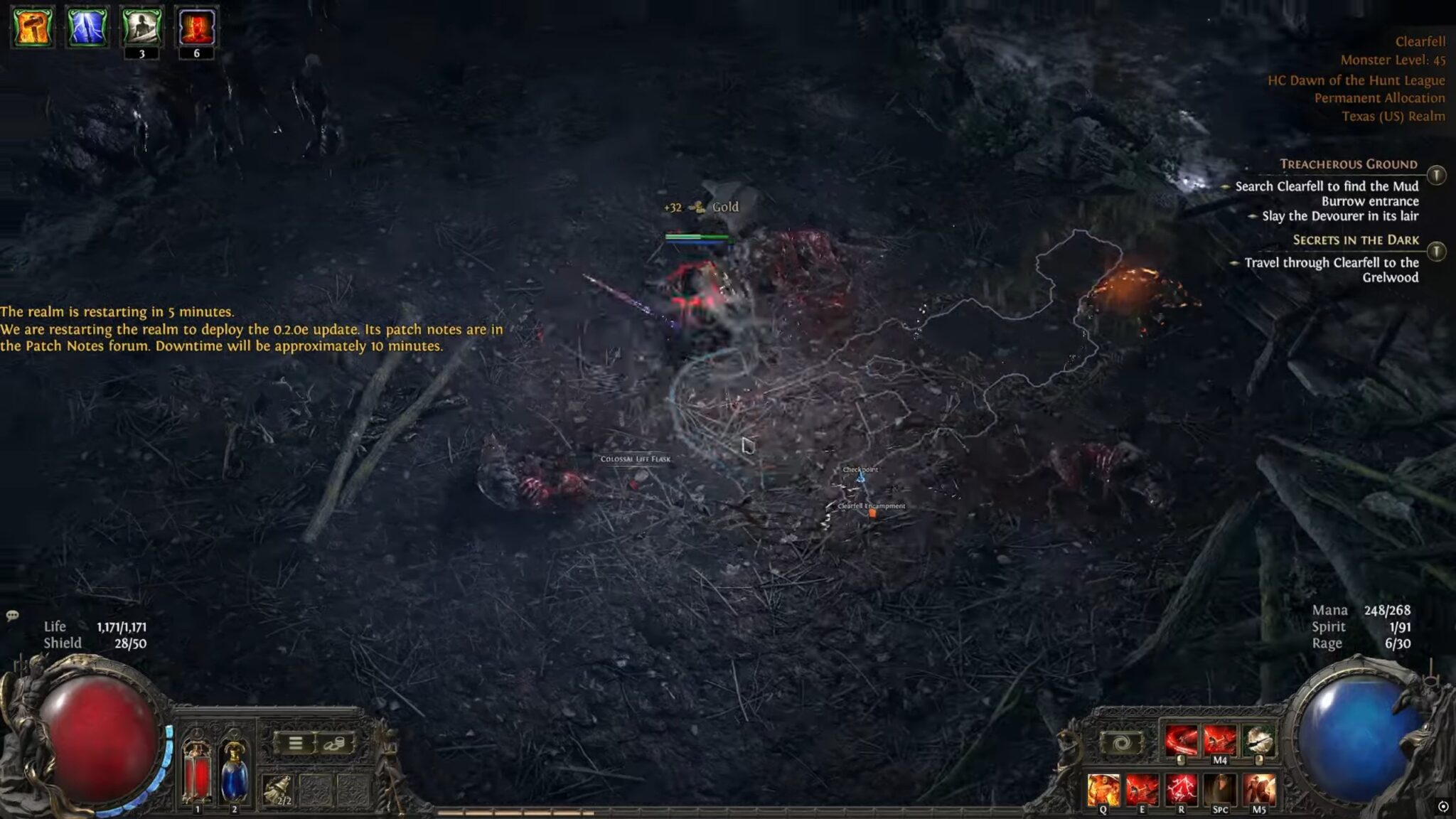Click the wolf charm showing 2/2 charges
The width and height of the screenshot is (1456, 819).
278,791
